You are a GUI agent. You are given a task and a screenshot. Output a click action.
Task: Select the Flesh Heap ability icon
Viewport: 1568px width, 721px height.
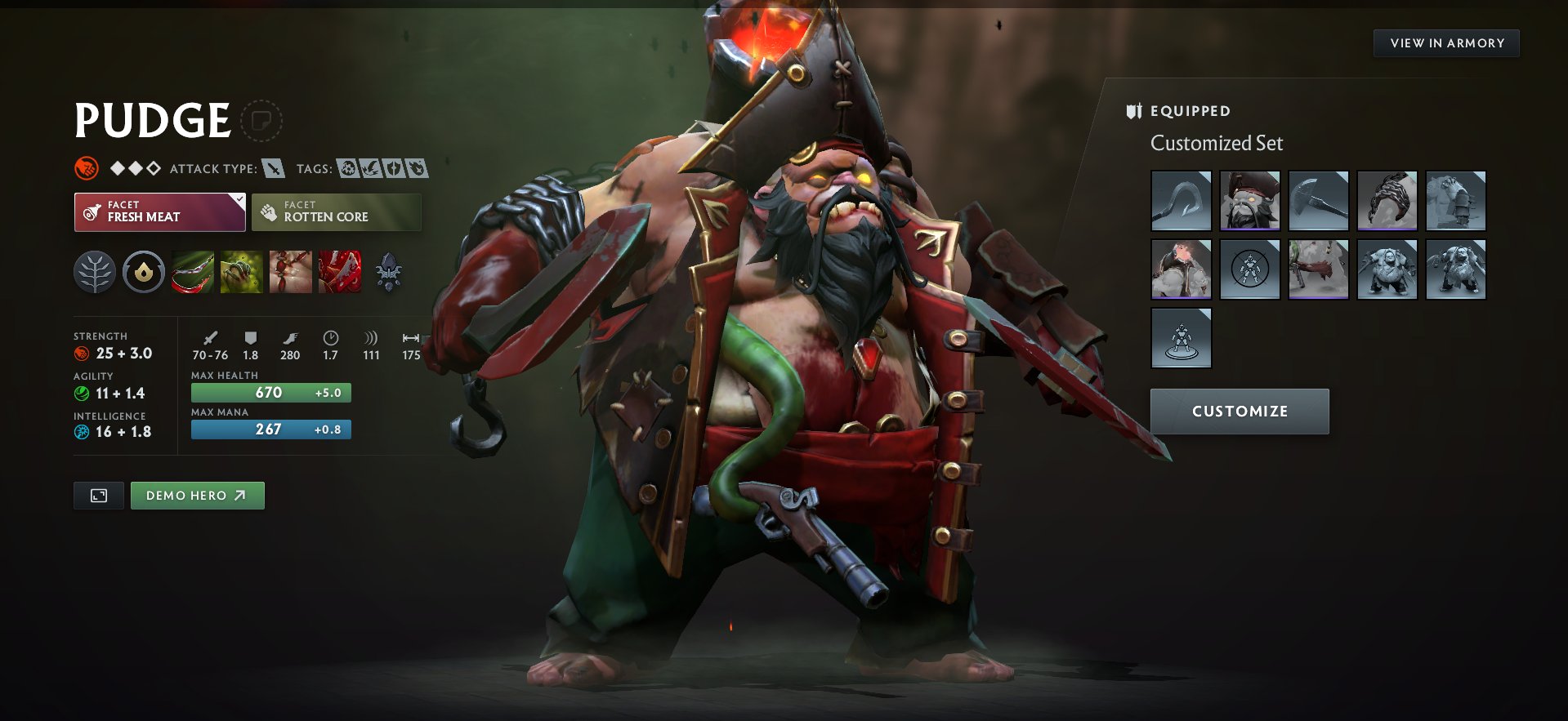click(x=291, y=273)
